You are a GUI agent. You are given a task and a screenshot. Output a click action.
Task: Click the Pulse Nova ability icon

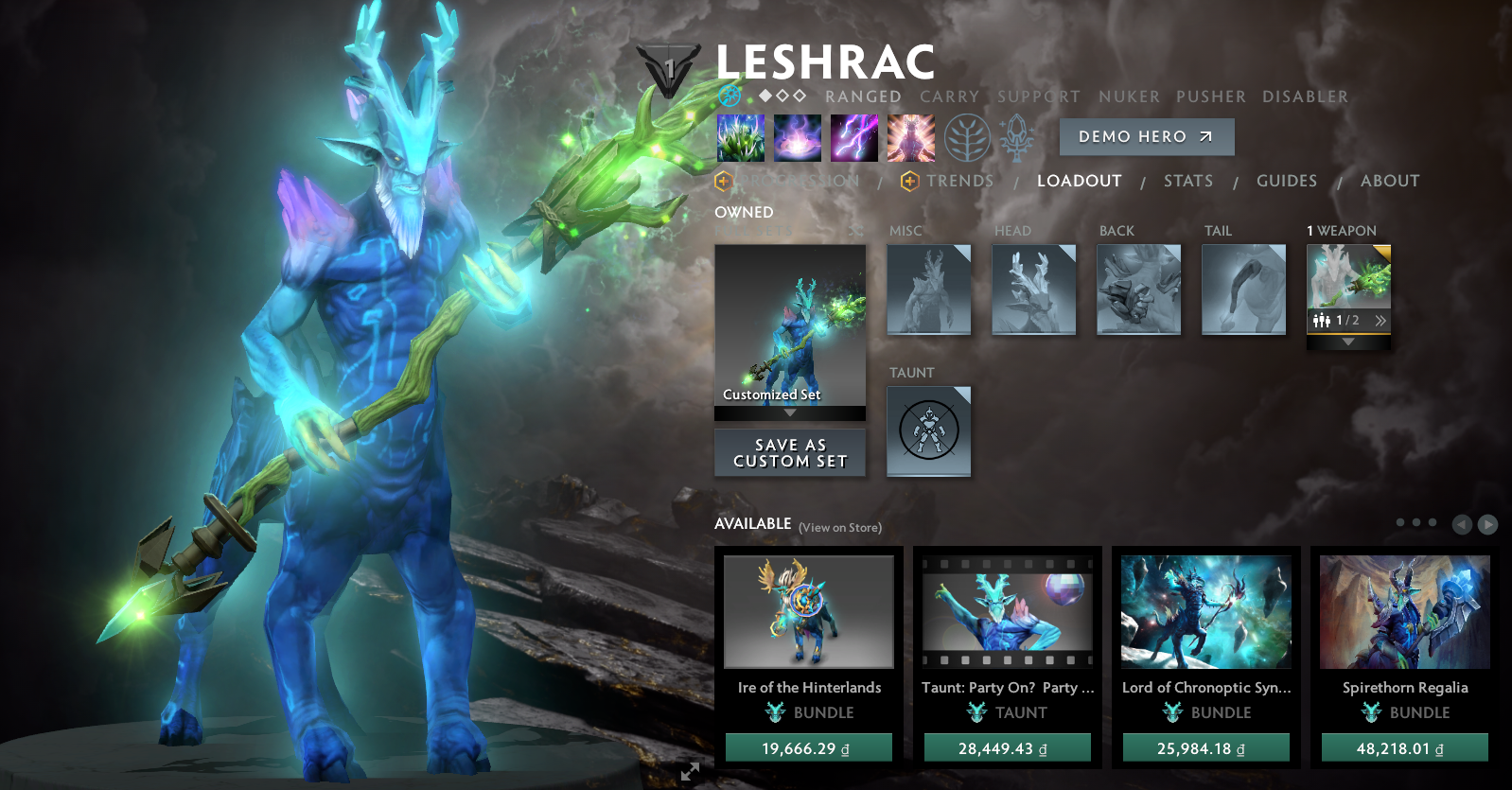coord(911,136)
